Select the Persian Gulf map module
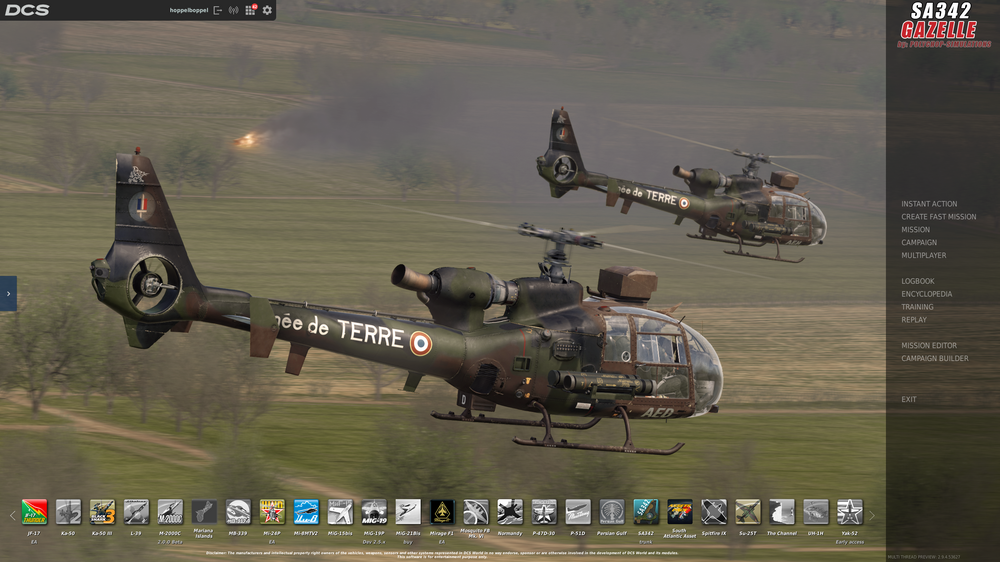Image resolution: width=1000 pixels, height=562 pixels. click(612, 512)
